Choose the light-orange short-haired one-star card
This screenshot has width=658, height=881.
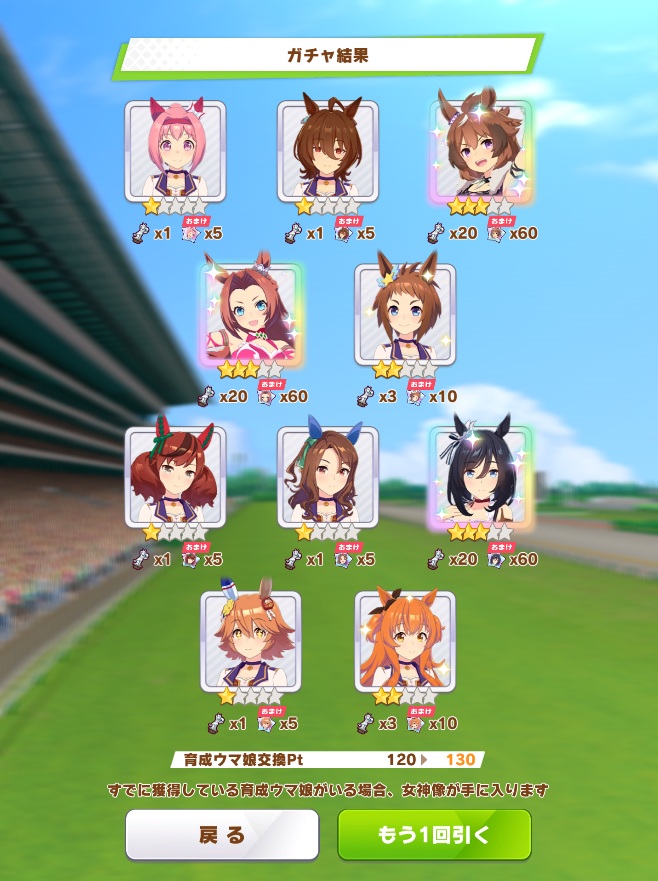click(251, 641)
